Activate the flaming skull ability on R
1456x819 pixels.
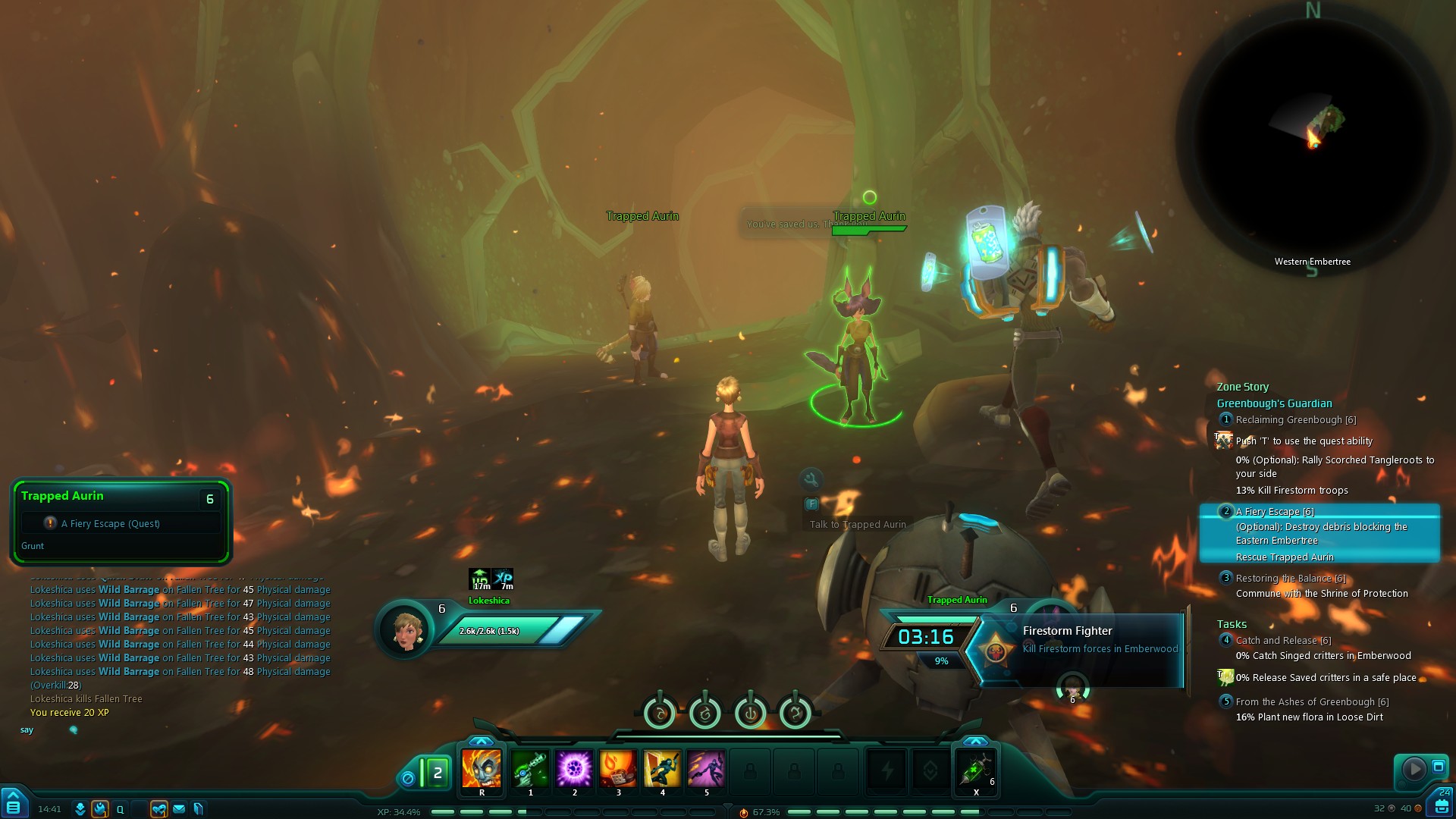point(482,769)
